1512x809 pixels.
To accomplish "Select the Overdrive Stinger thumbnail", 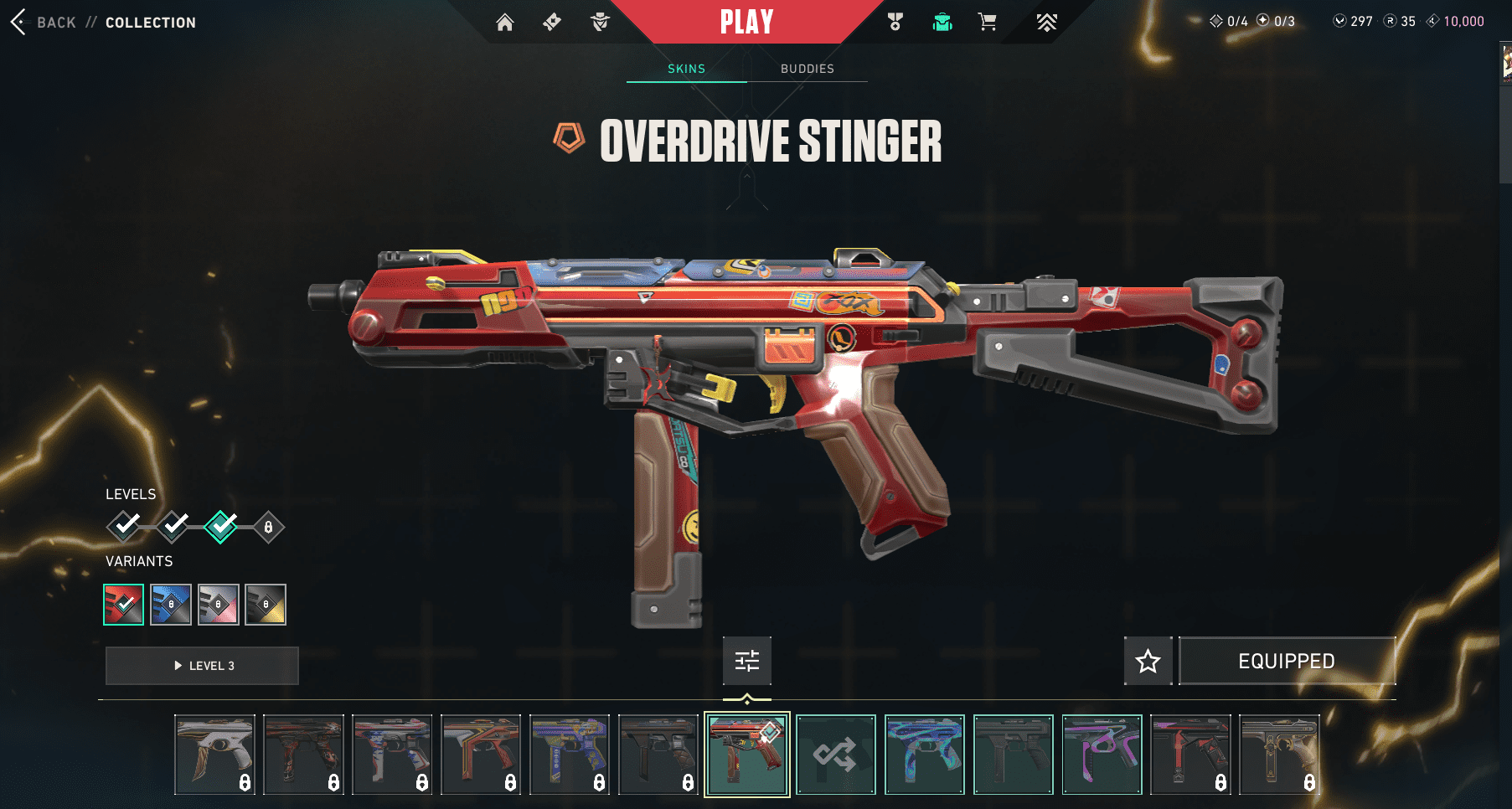I will tap(747, 755).
